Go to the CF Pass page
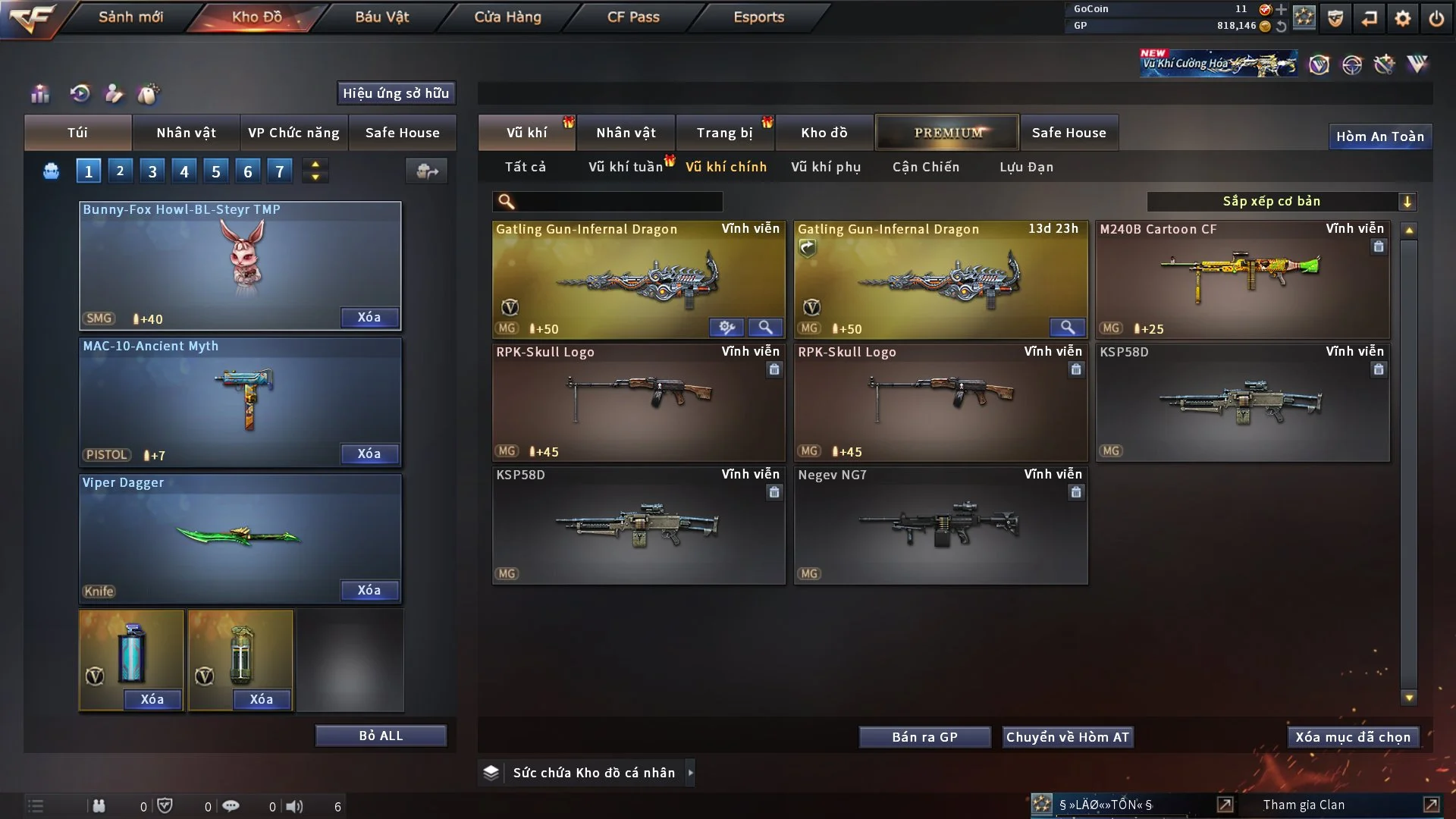The image size is (1456, 819). click(x=633, y=17)
